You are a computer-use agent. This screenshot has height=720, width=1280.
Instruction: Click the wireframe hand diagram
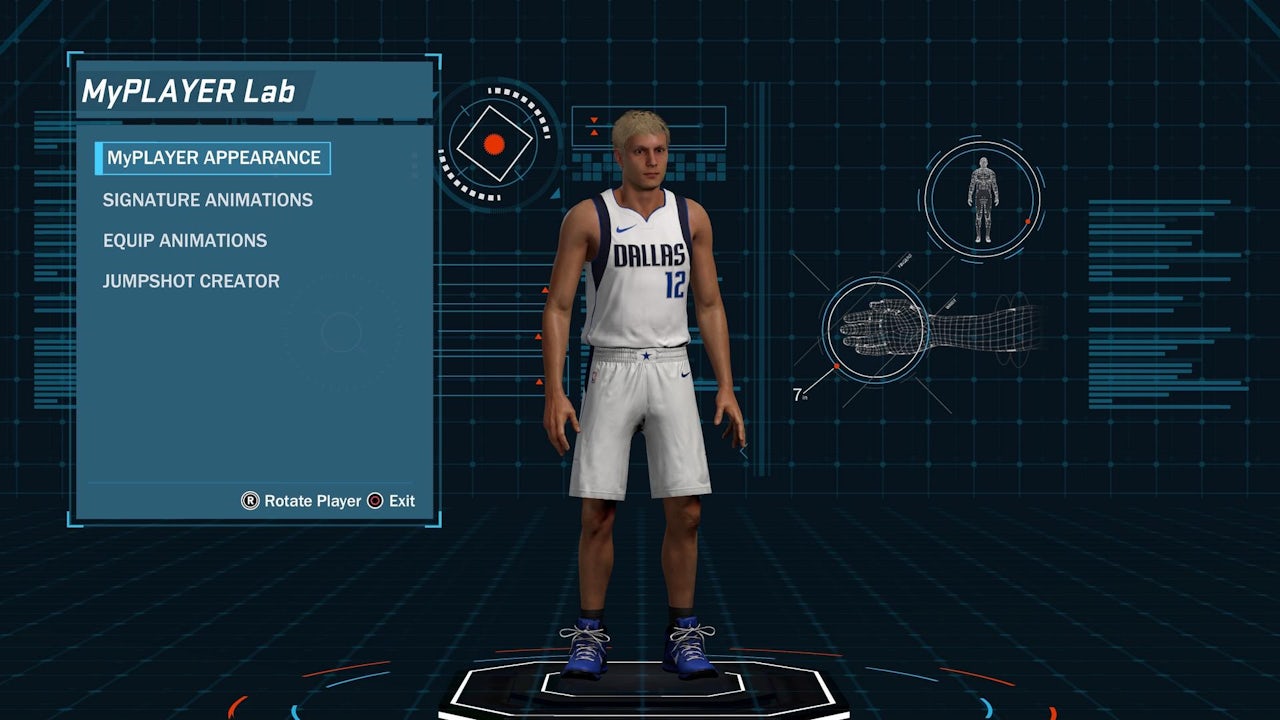[878, 330]
